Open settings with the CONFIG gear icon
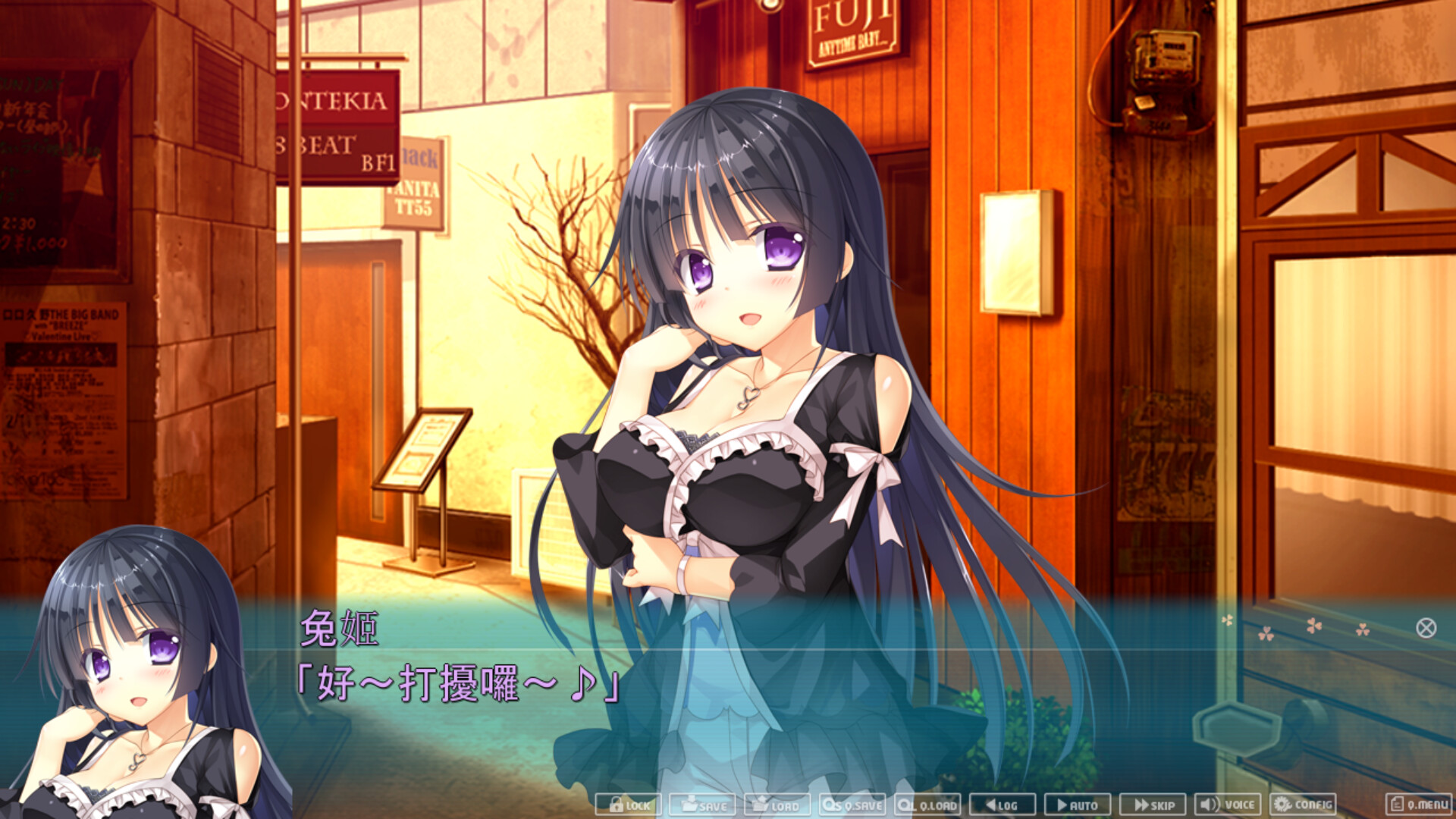Image resolution: width=1456 pixels, height=819 pixels. click(1303, 805)
